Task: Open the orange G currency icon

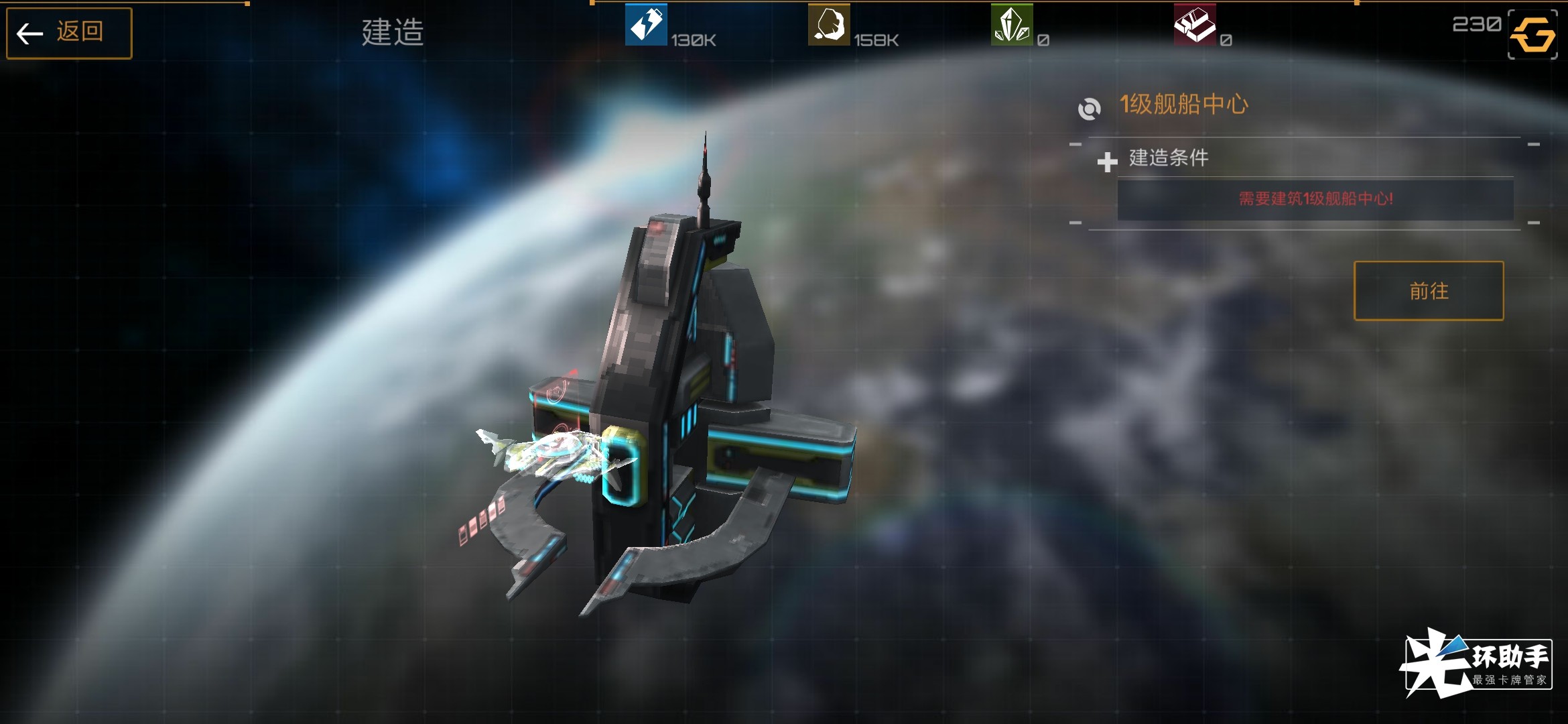Action: (1532, 34)
